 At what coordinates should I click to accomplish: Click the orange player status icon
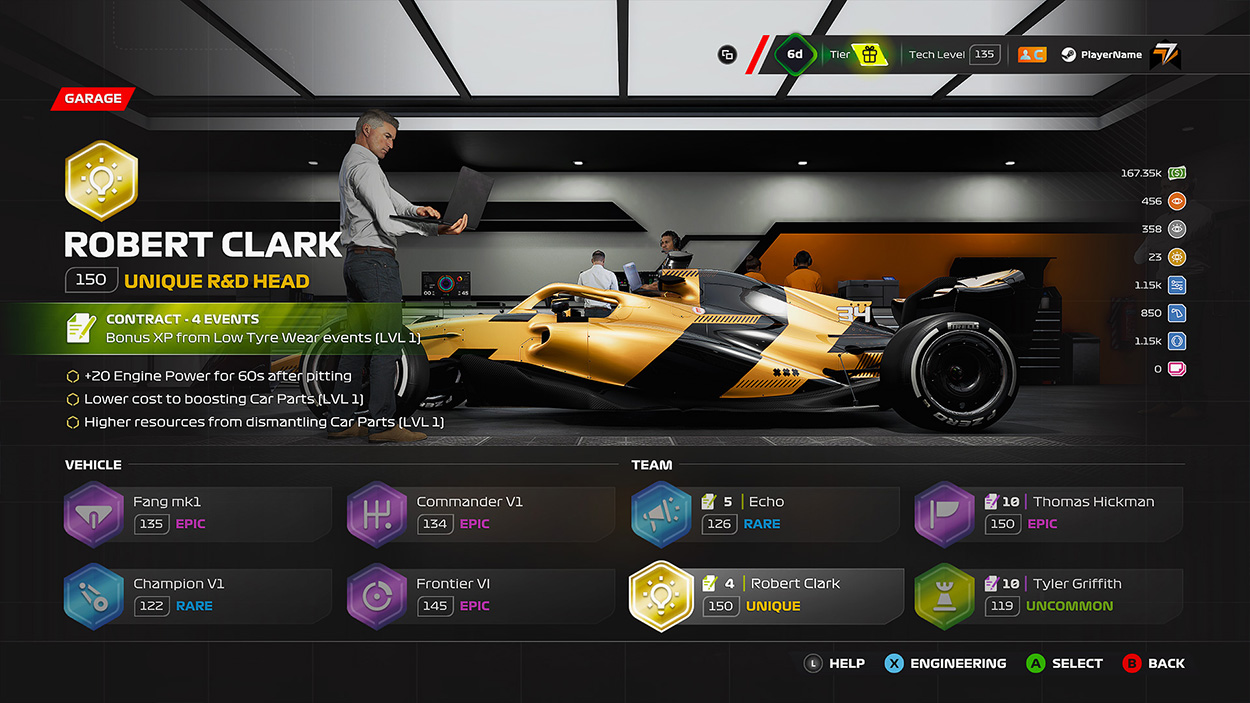coord(1031,55)
